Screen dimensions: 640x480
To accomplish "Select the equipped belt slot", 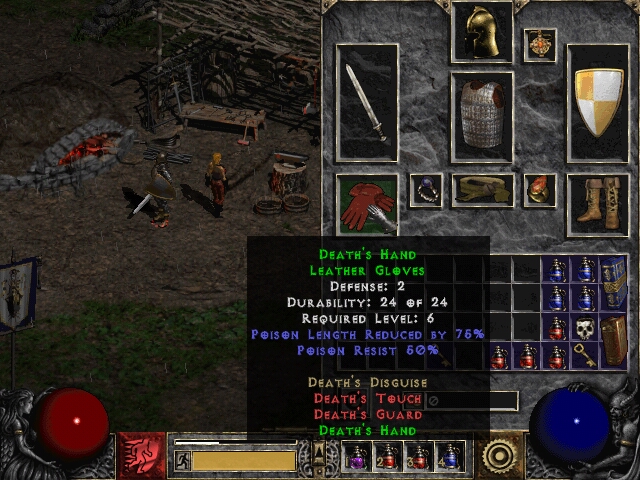I will click(482, 190).
